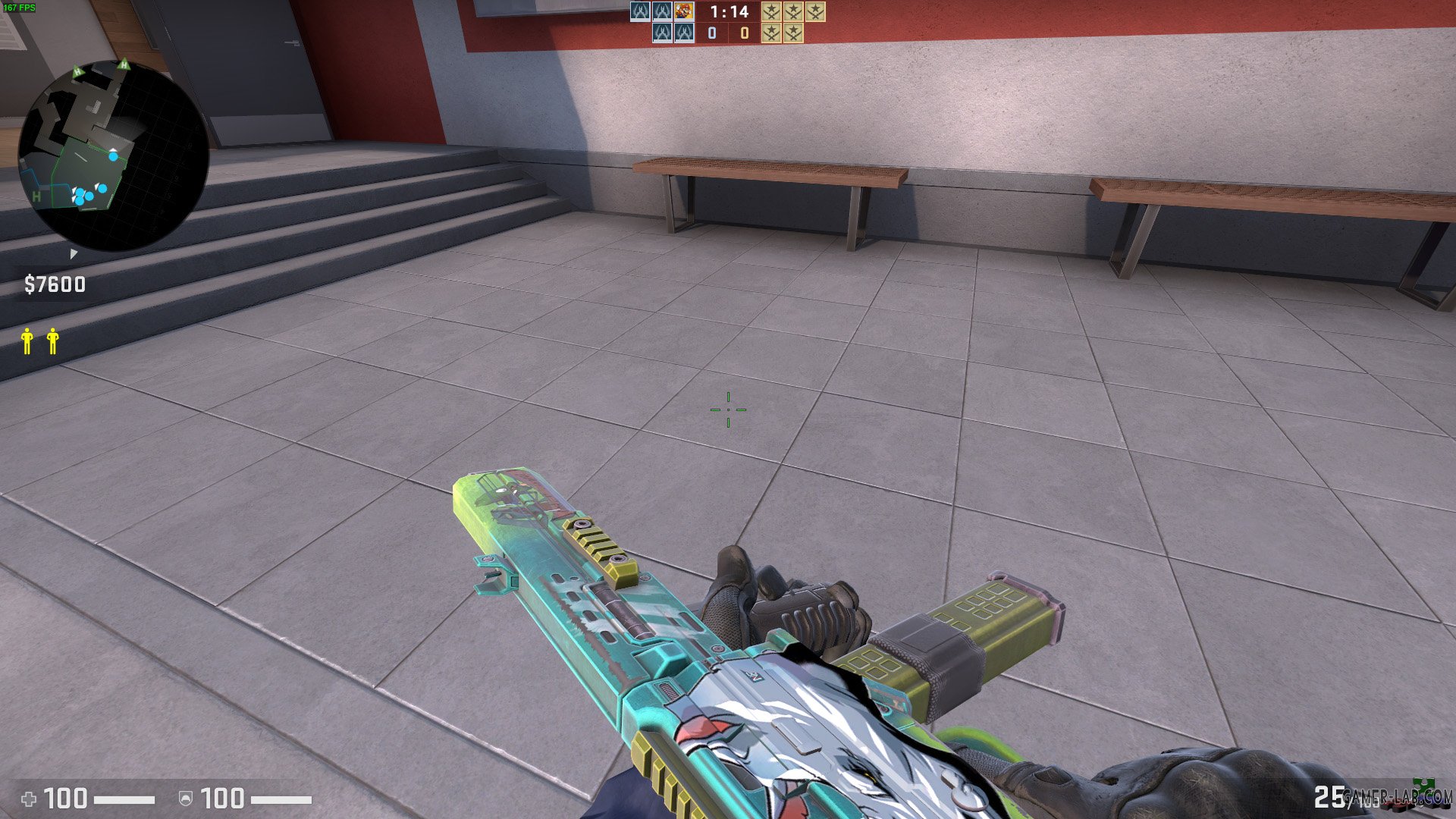The height and width of the screenshot is (819, 1456).
Task: Select the health cross icon
Action: coord(30,799)
